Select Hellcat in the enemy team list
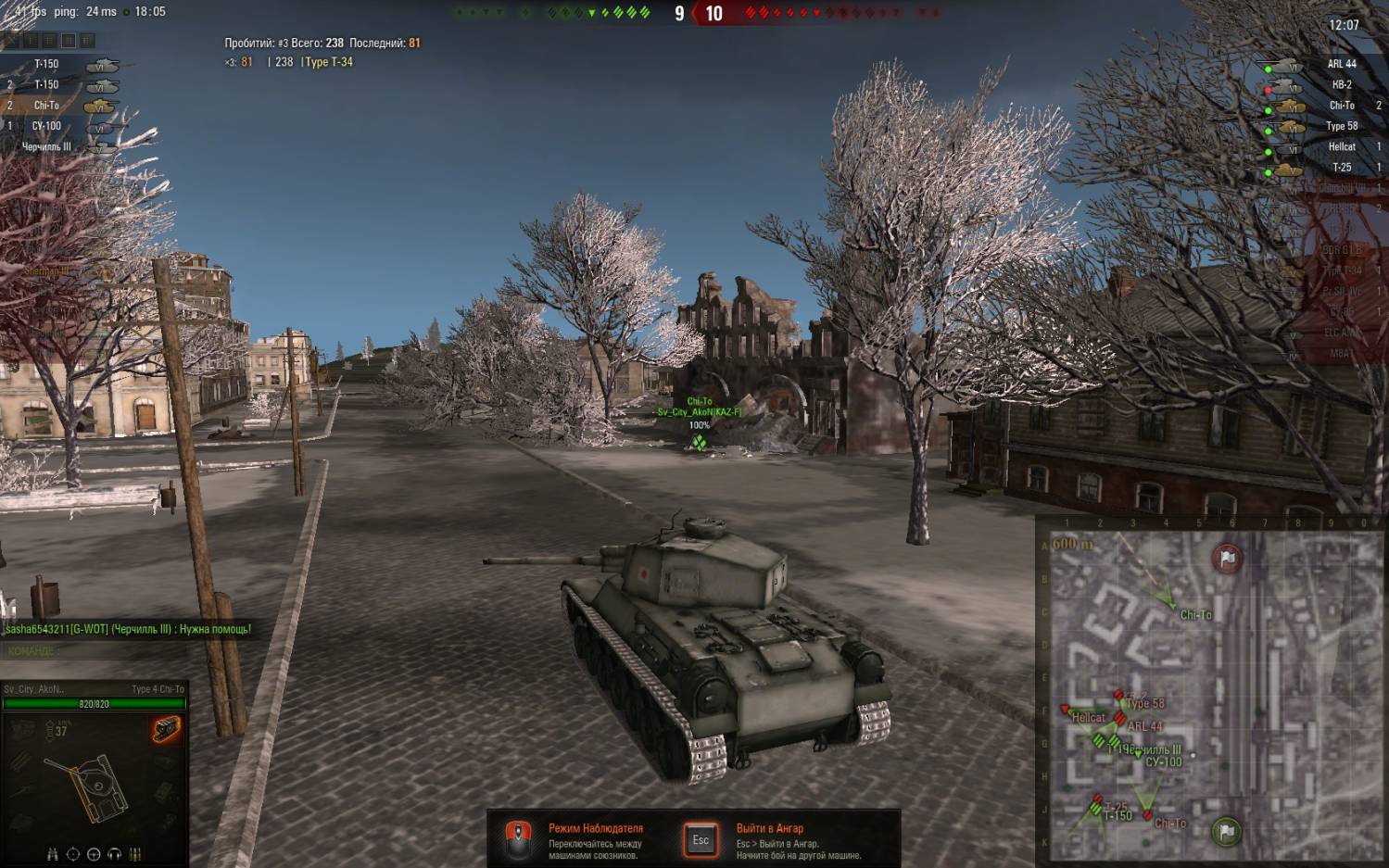 click(x=1341, y=146)
